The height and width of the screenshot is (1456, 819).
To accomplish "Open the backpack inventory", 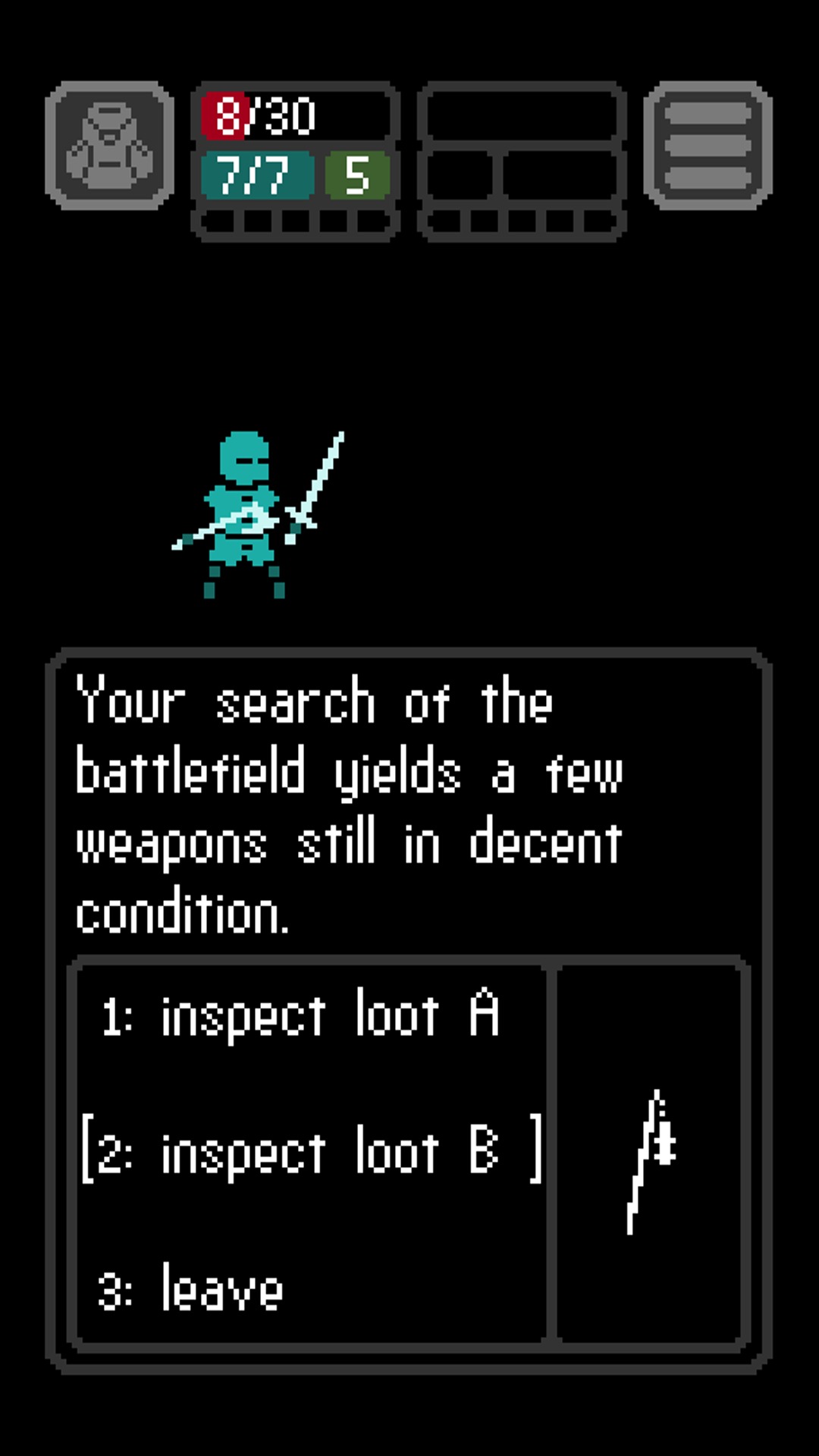I will click(110, 146).
